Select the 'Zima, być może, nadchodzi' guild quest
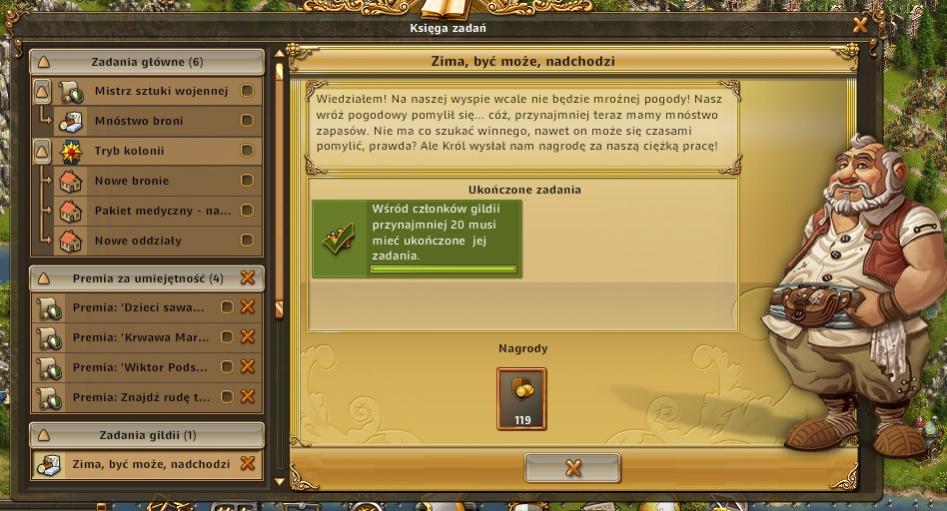Screen dimensions: 947x511 point(151,465)
